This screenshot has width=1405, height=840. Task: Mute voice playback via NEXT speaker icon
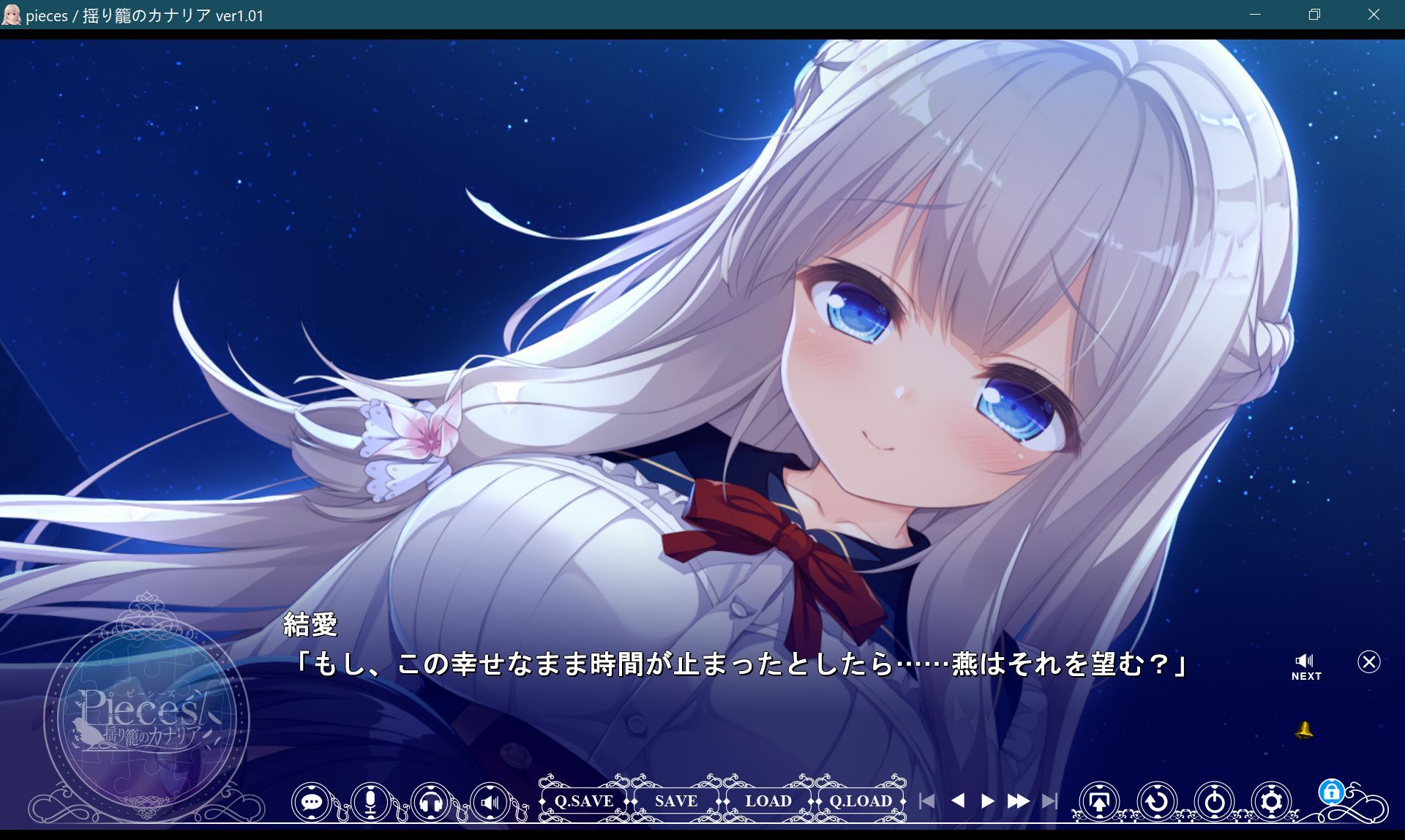1305,659
